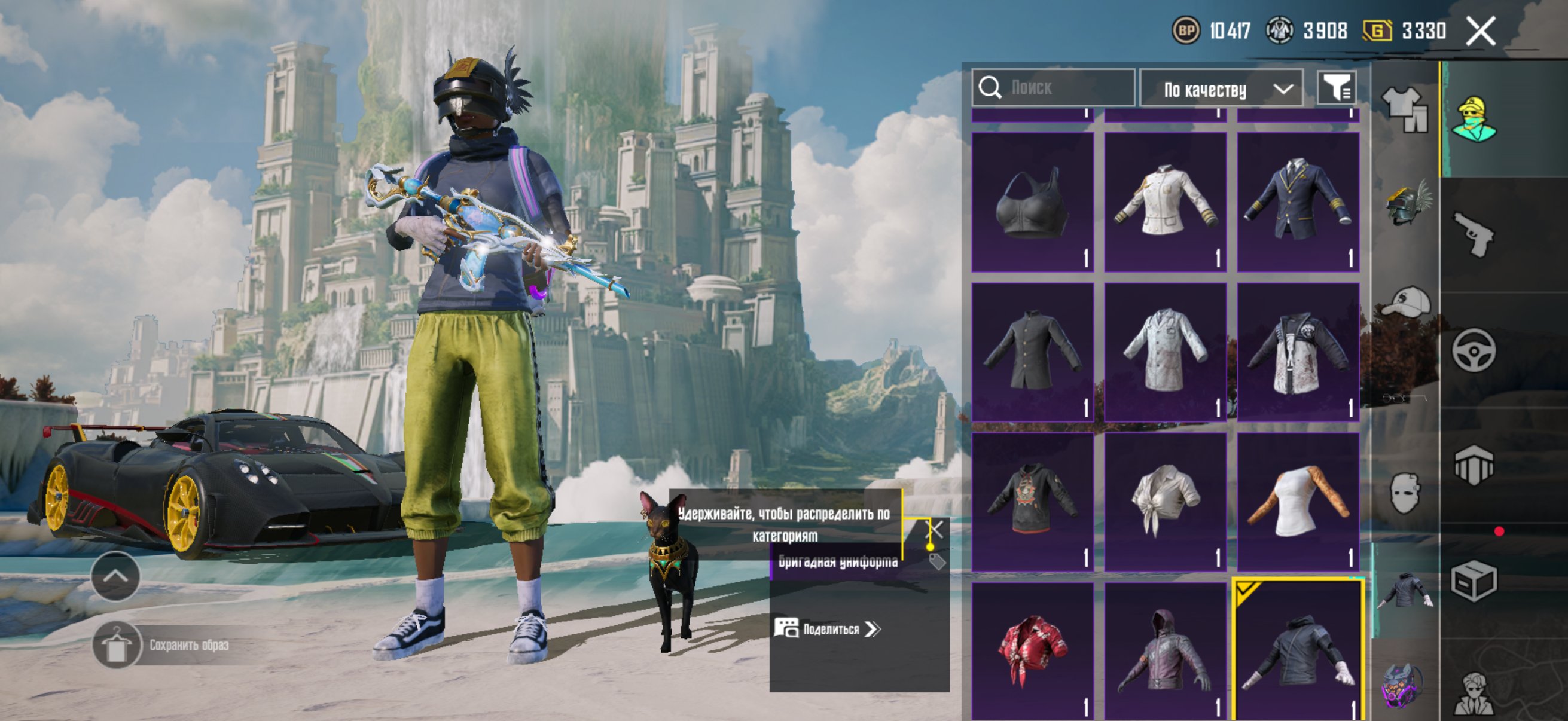The width and height of the screenshot is (1568, 721).
Task: Select the white lab coat item
Action: click(1165, 352)
